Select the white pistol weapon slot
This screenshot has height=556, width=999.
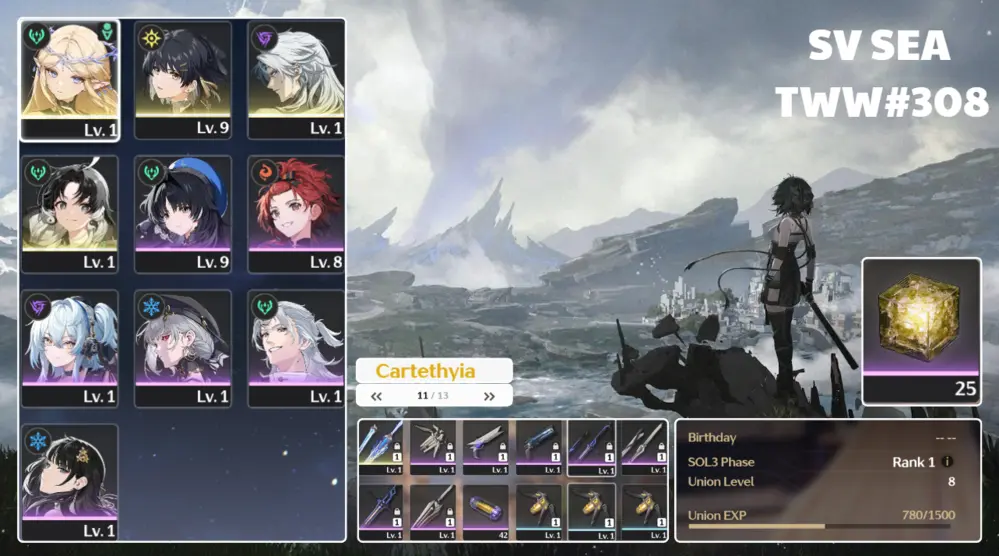click(x=487, y=446)
